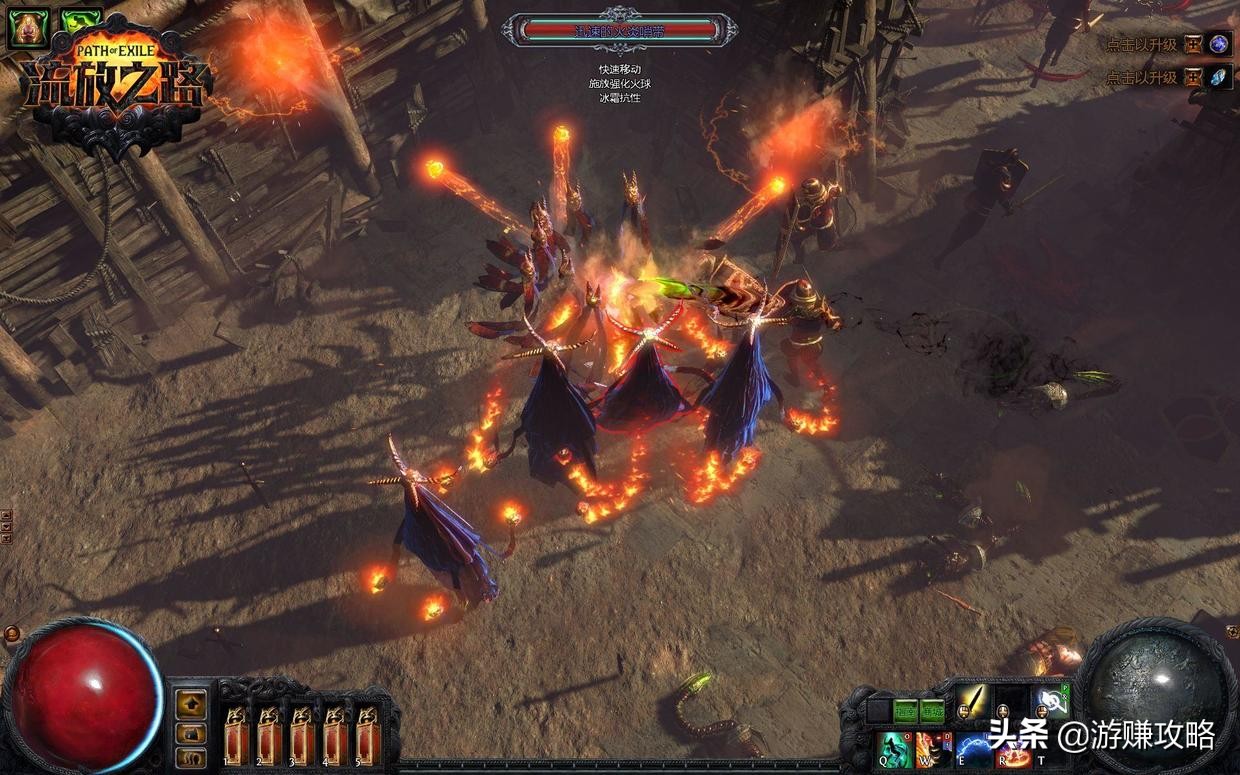
Task: Level up the light-blue crystal skill gem
Action: [x=1219, y=77]
